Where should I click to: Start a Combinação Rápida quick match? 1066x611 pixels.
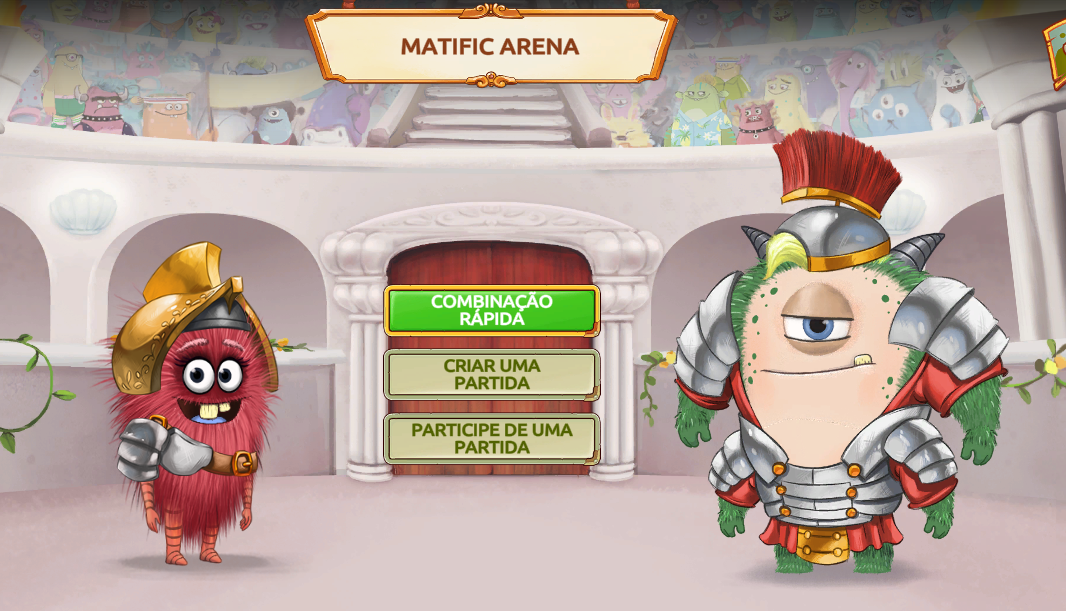pyautogui.click(x=491, y=310)
